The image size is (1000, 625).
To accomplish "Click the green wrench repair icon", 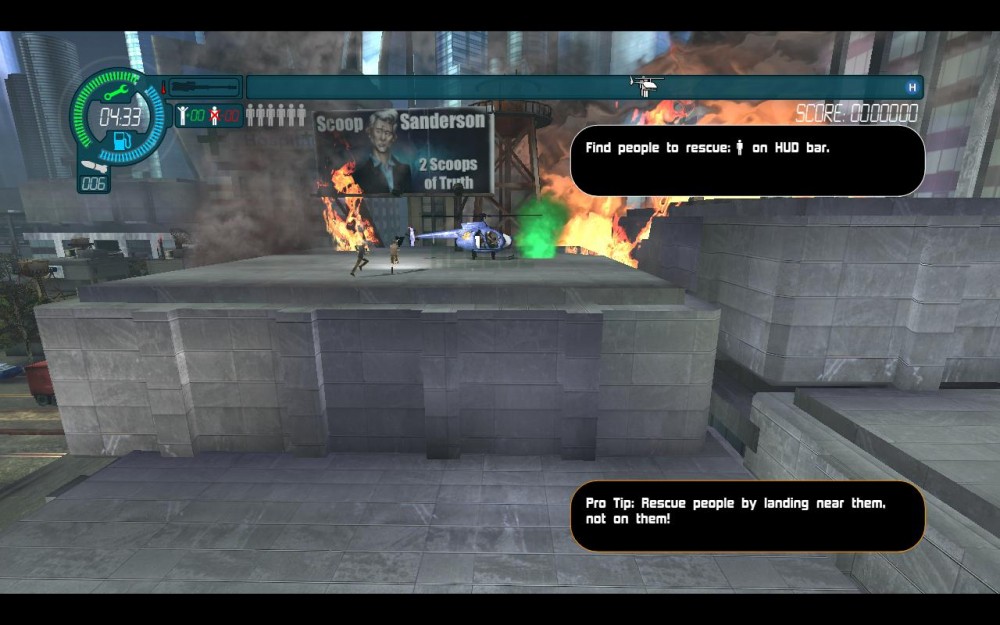I will 117,93.
